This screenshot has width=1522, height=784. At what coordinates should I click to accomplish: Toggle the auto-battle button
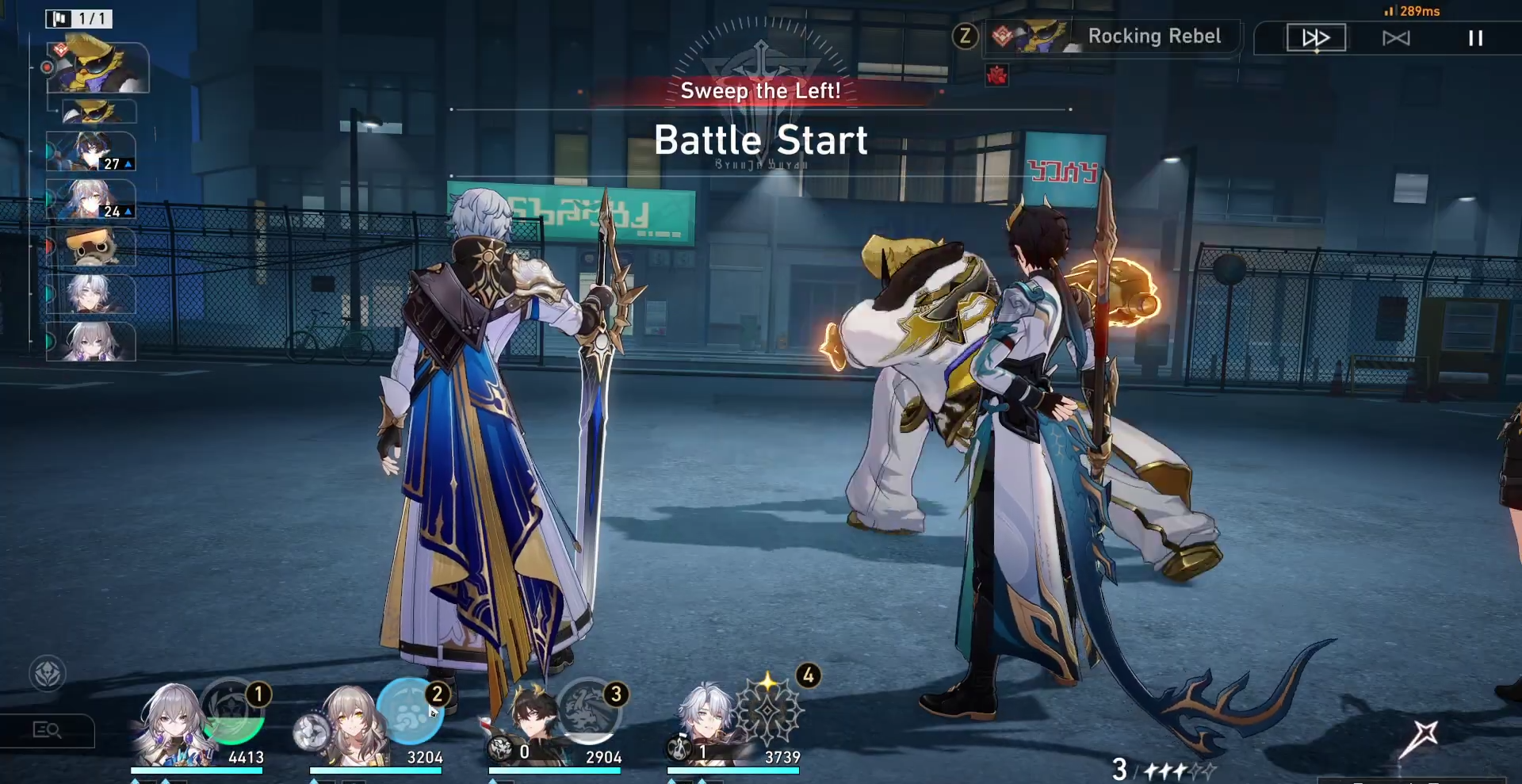click(x=1396, y=38)
